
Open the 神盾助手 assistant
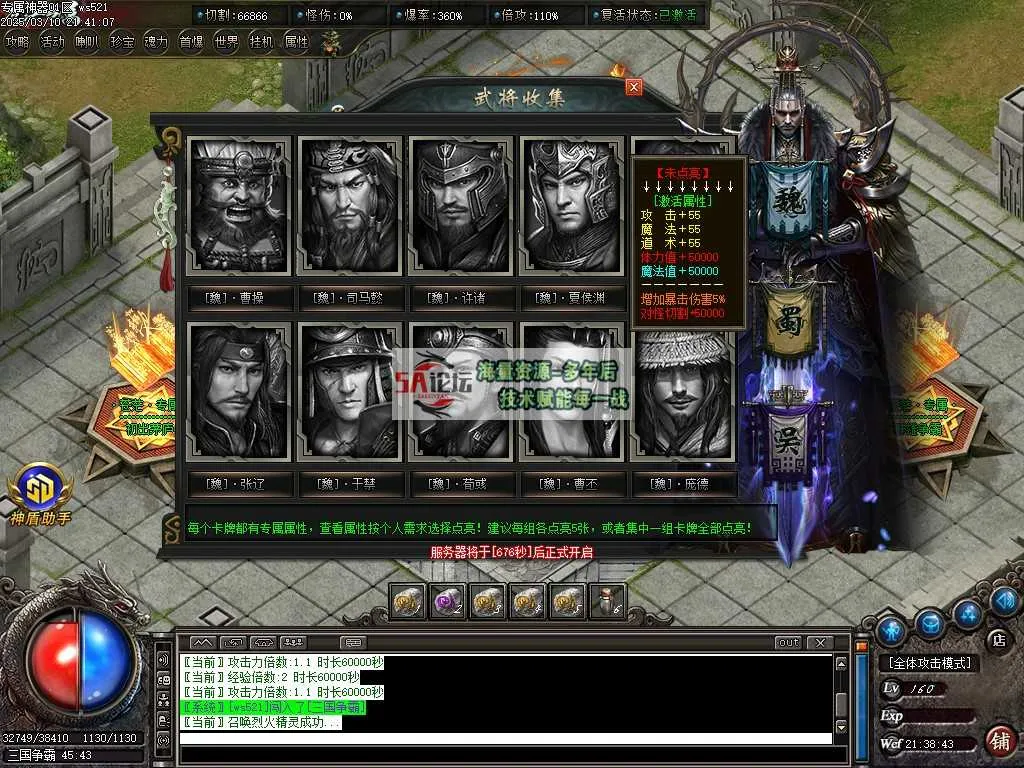tap(40, 492)
